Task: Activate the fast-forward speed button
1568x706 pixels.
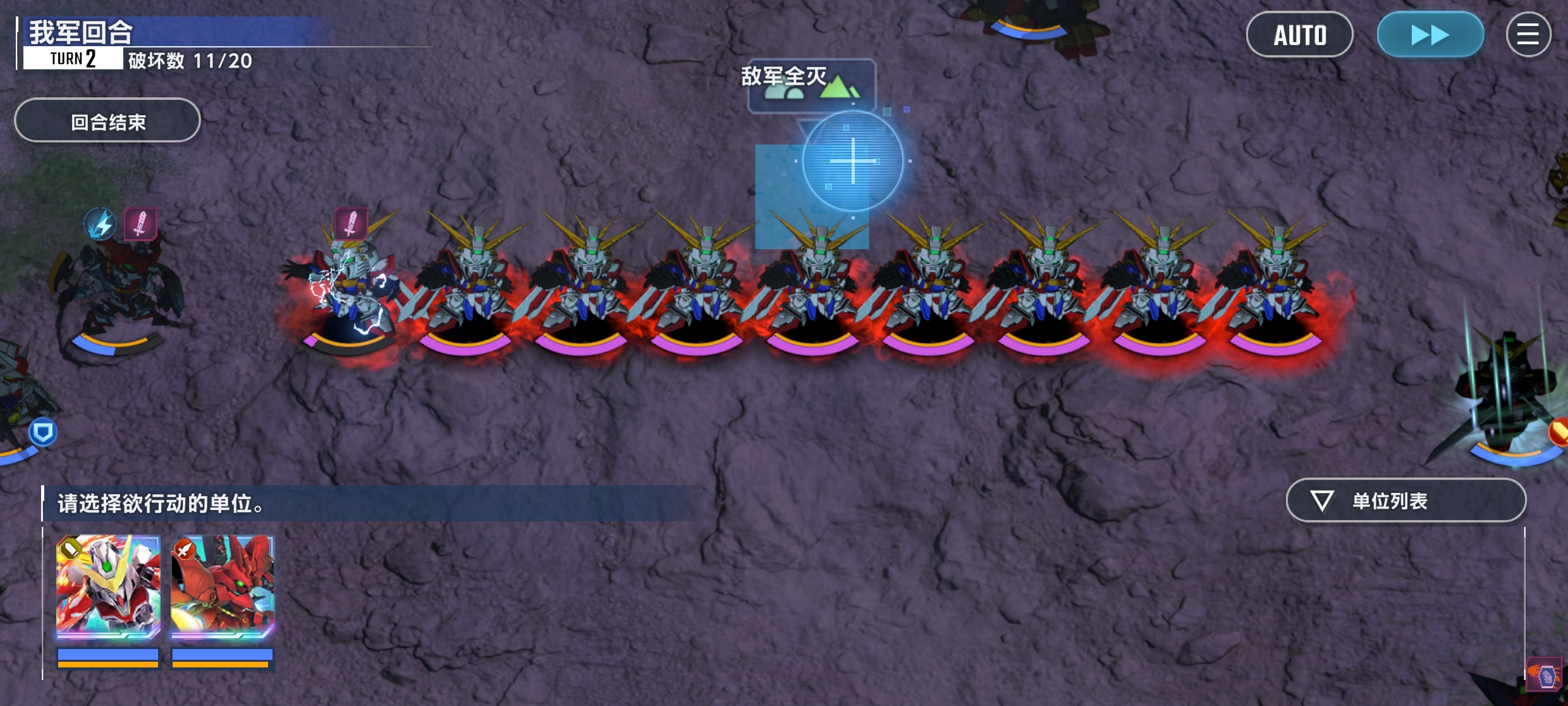Action: (1430, 35)
